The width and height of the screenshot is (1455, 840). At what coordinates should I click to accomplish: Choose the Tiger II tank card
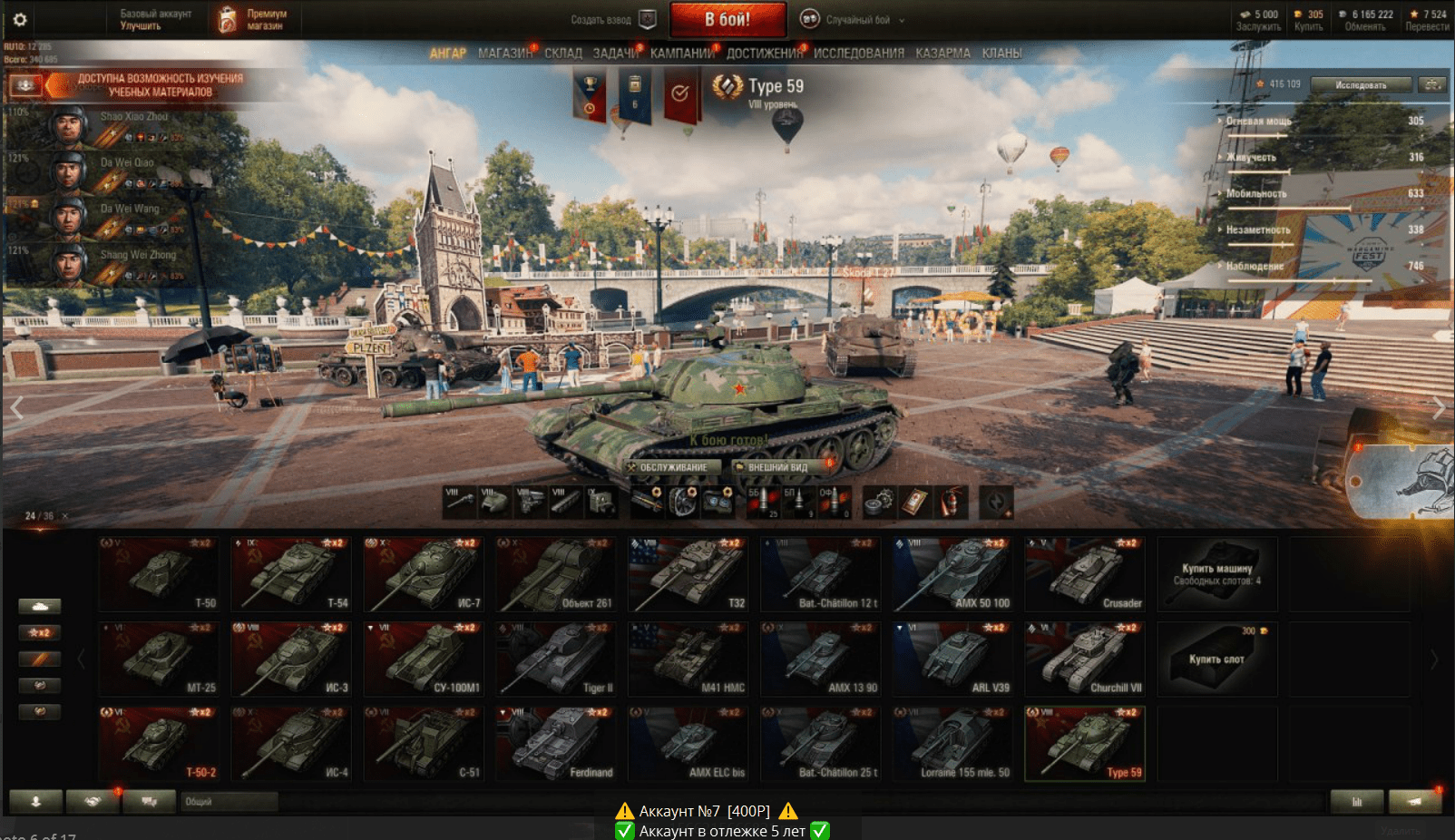(x=556, y=659)
